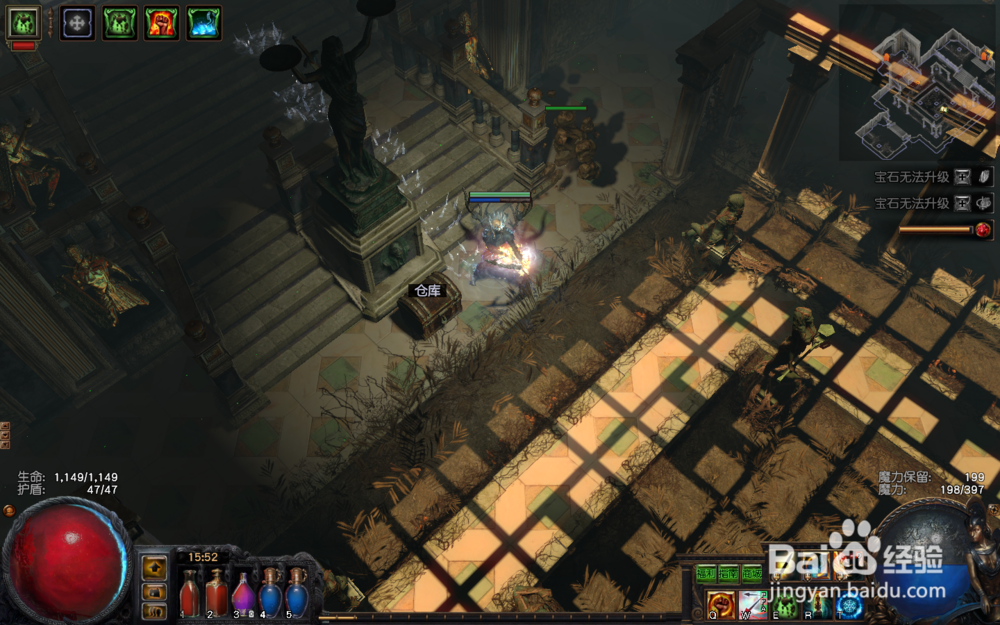
Task: Select the blue flame buff icon
Action: 204,22
